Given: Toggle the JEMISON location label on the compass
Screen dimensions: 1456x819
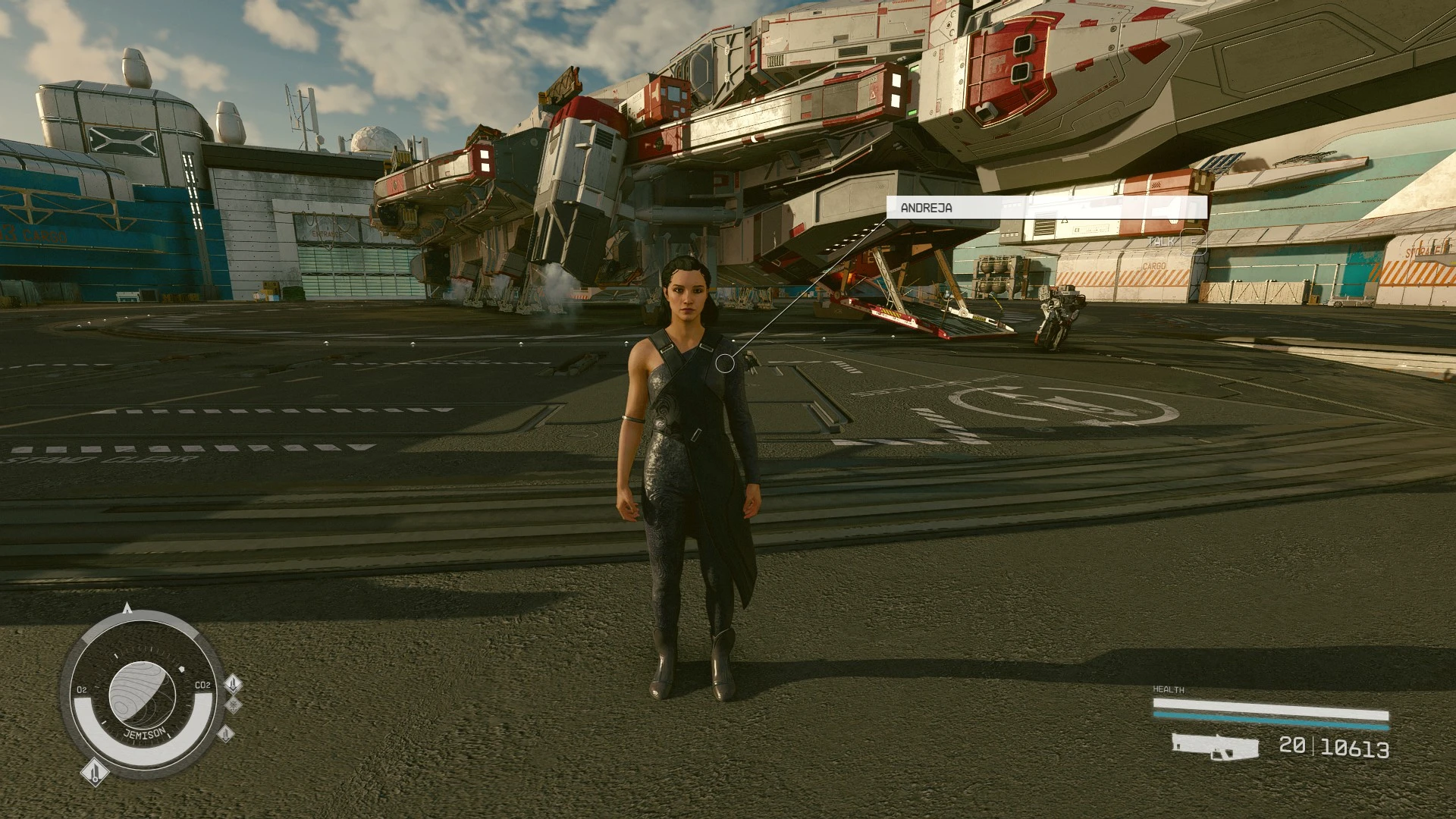Looking at the screenshot, I should coord(145,733).
